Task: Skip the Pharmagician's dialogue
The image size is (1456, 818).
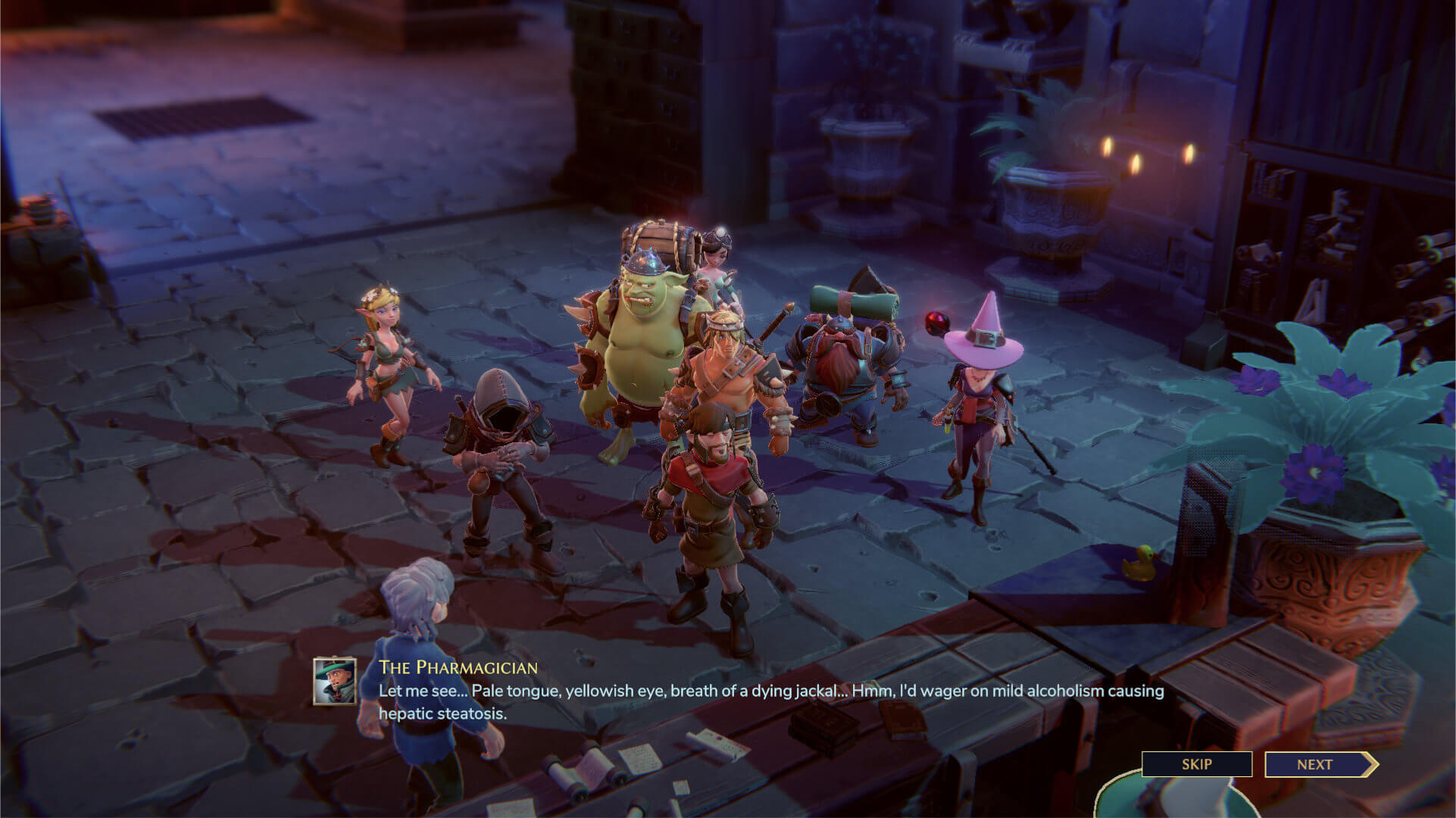Action: pyautogui.click(x=1196, y=764)
